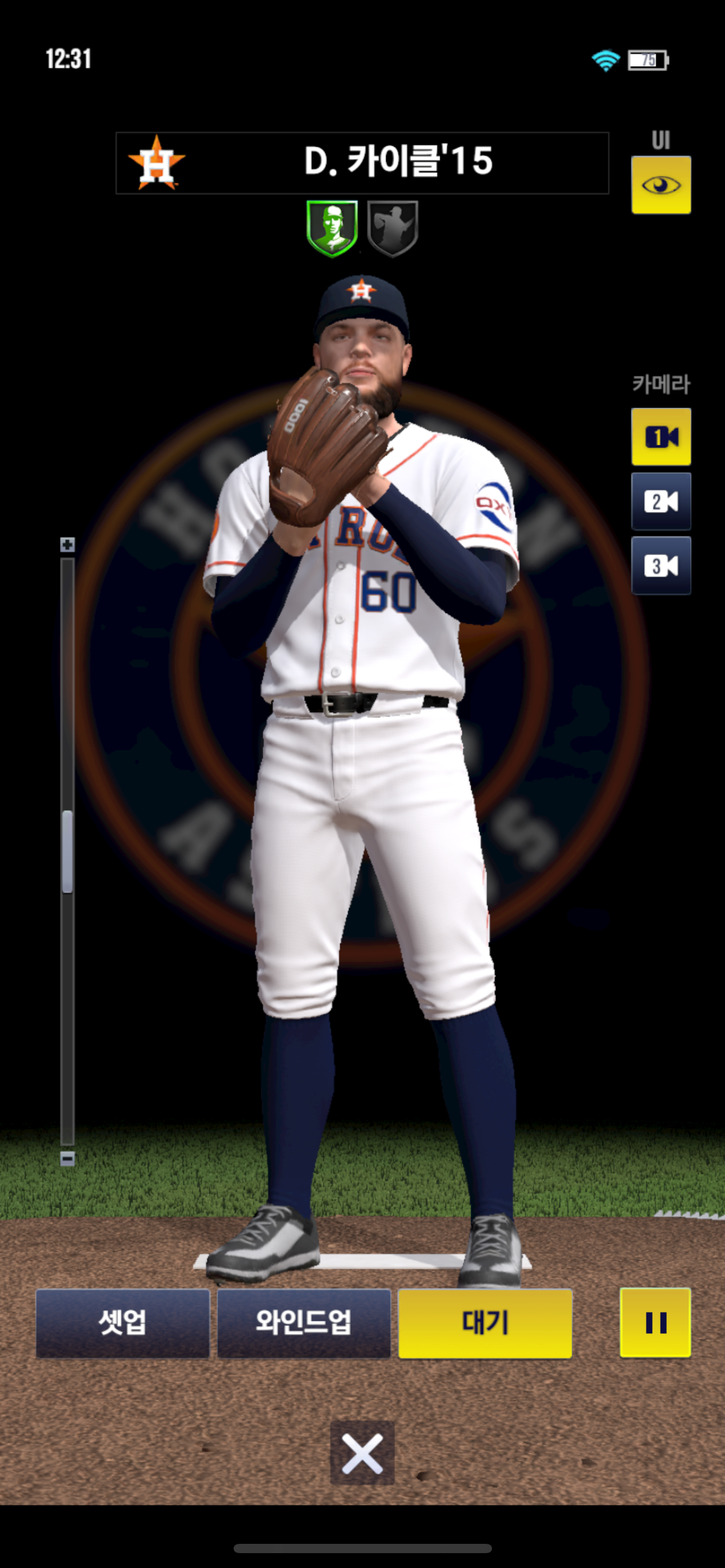The width and height of the screenshot is (725, 1568).
Task: Select the 와인드업 (wind-up) pitching motion
Action: pos(304,1323)
